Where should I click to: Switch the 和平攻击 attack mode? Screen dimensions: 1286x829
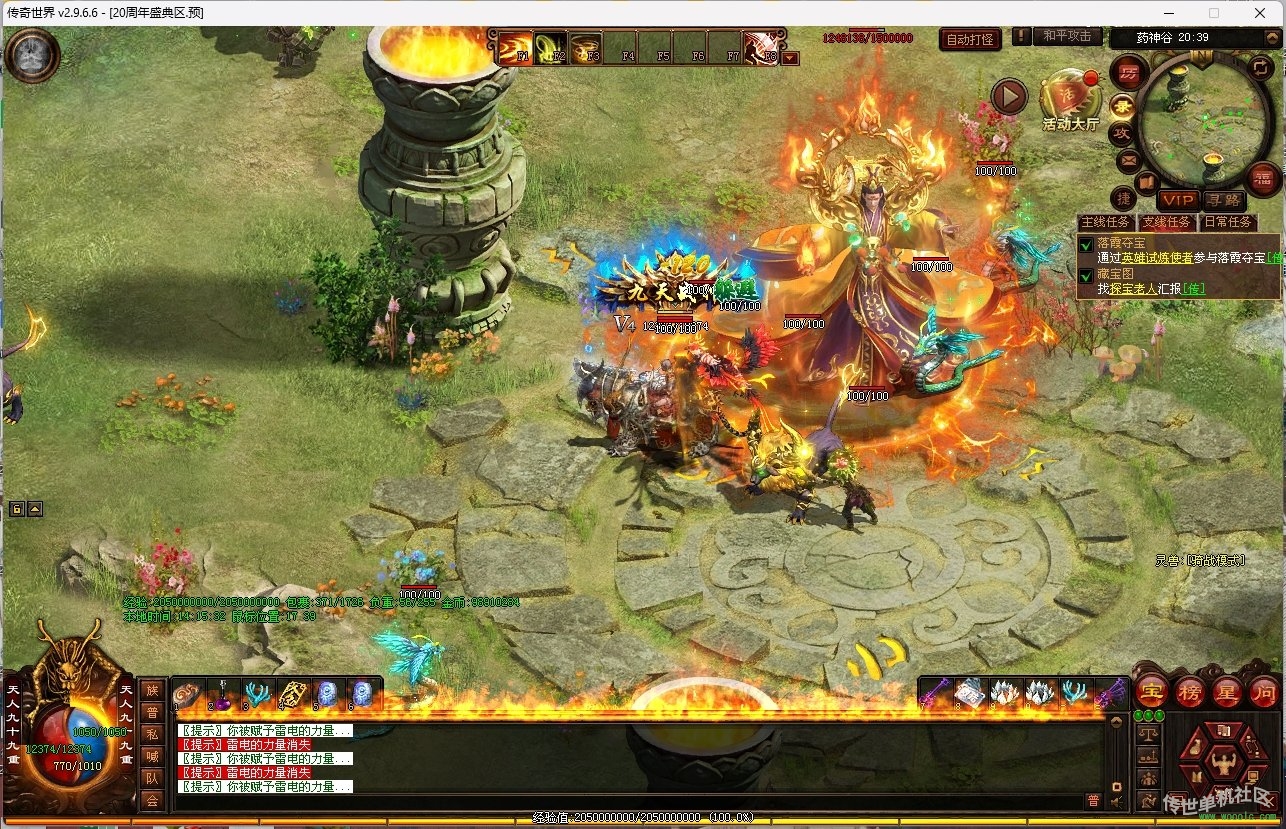[1066, 36]
